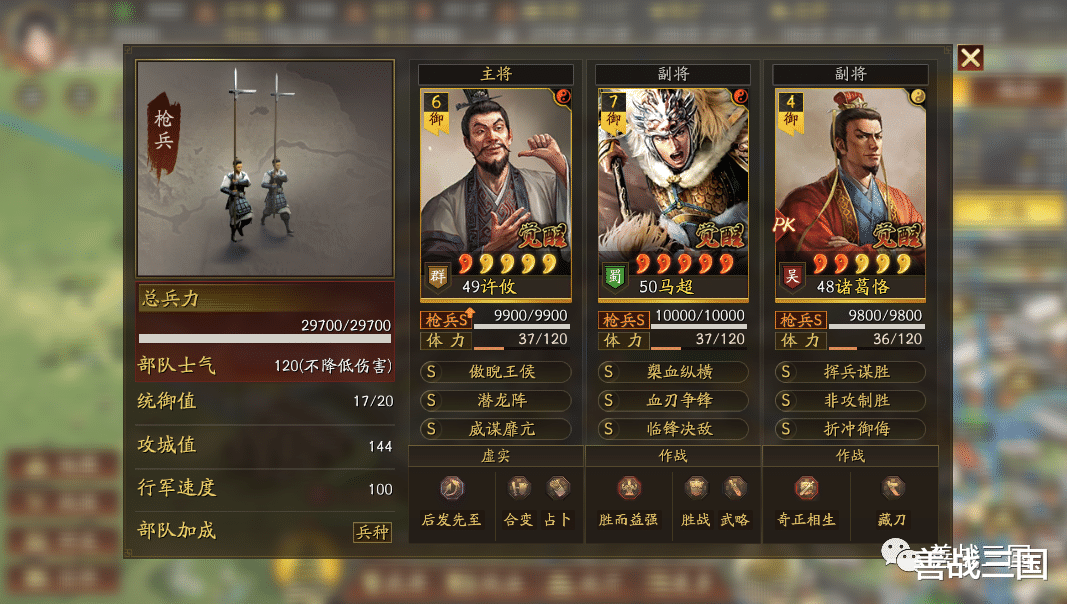Select vice general 诸葛恪 card
1067x604 pixels.
pyautogui.click(x=850, y=192)
